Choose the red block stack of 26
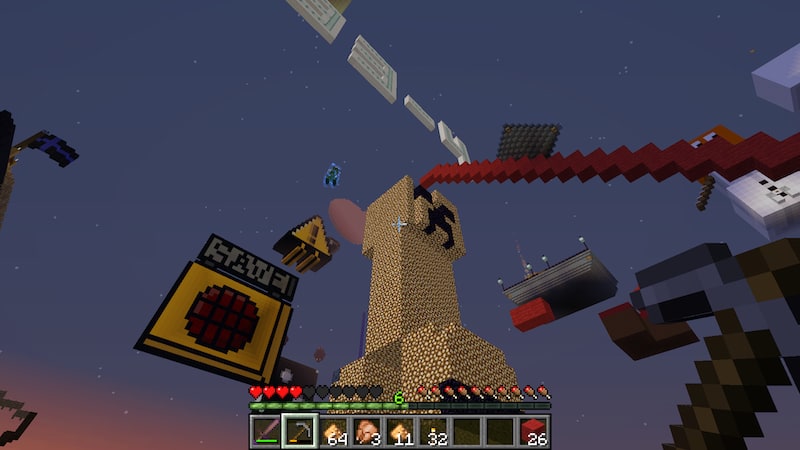Screen dimensions: 800x450 point(533,431)
